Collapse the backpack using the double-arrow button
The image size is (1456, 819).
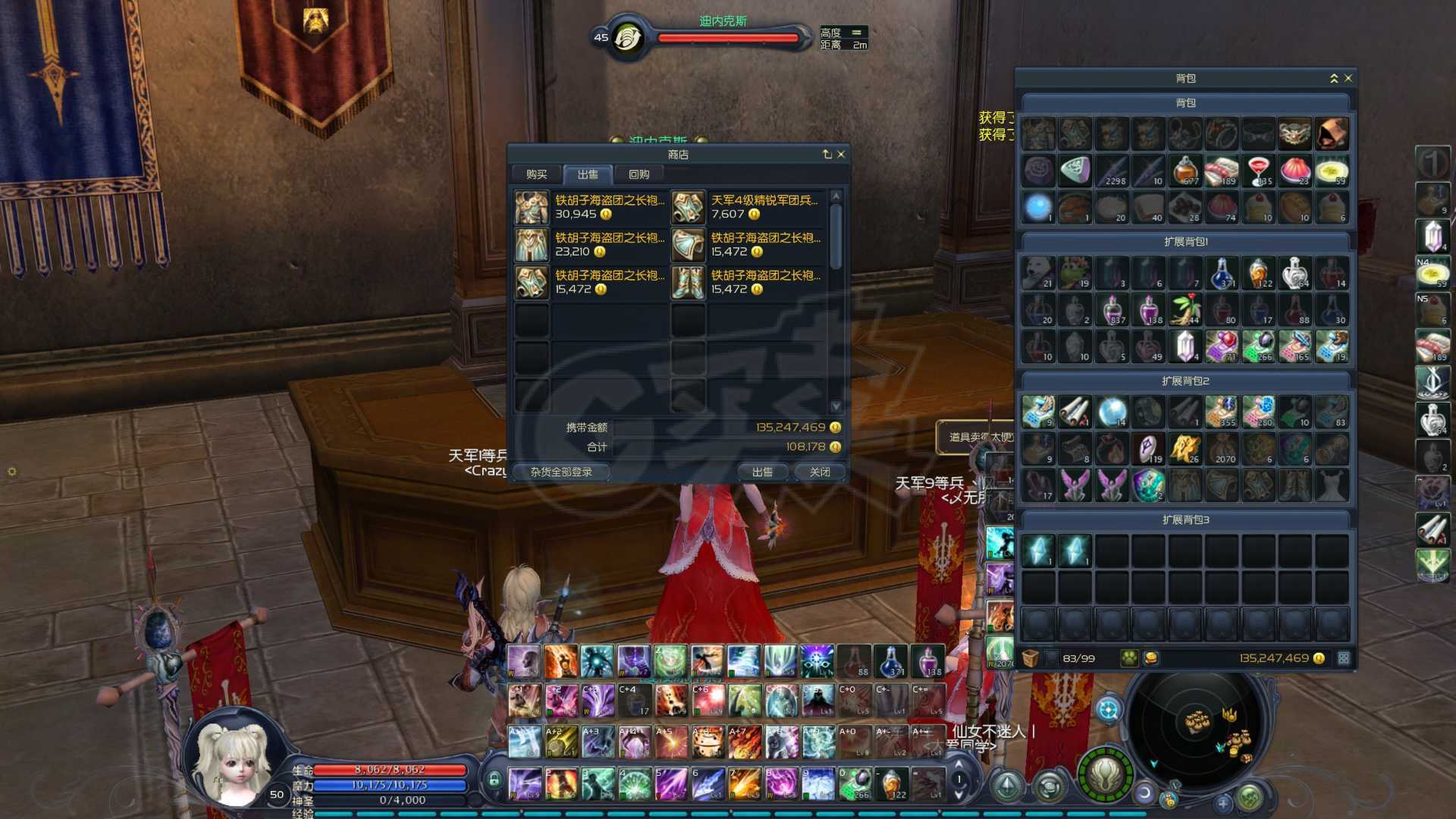coord(1334,78)
